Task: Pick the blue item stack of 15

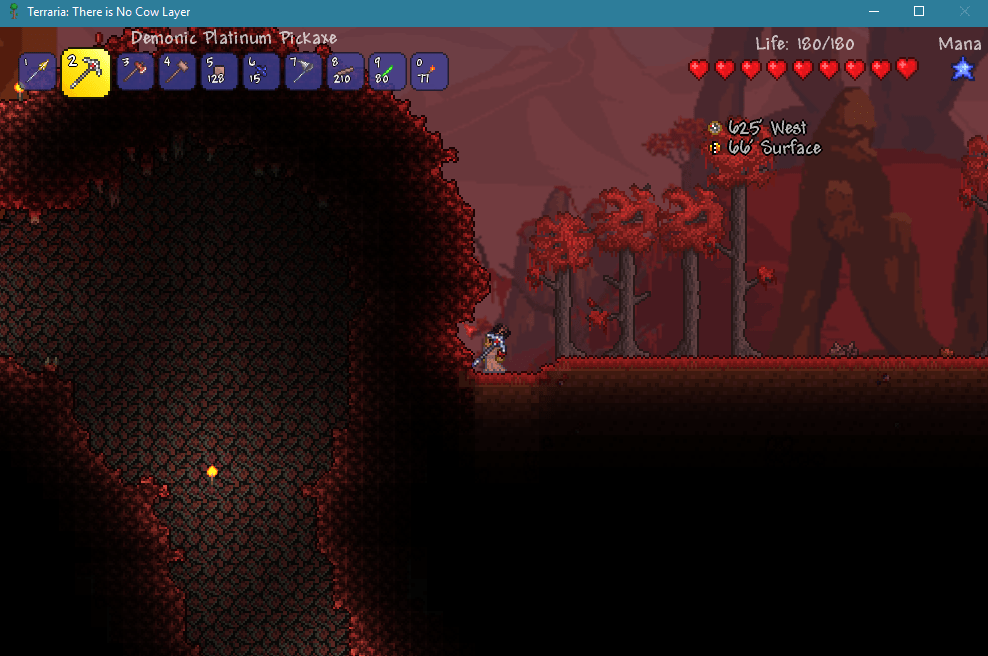Action: [261, 72]
